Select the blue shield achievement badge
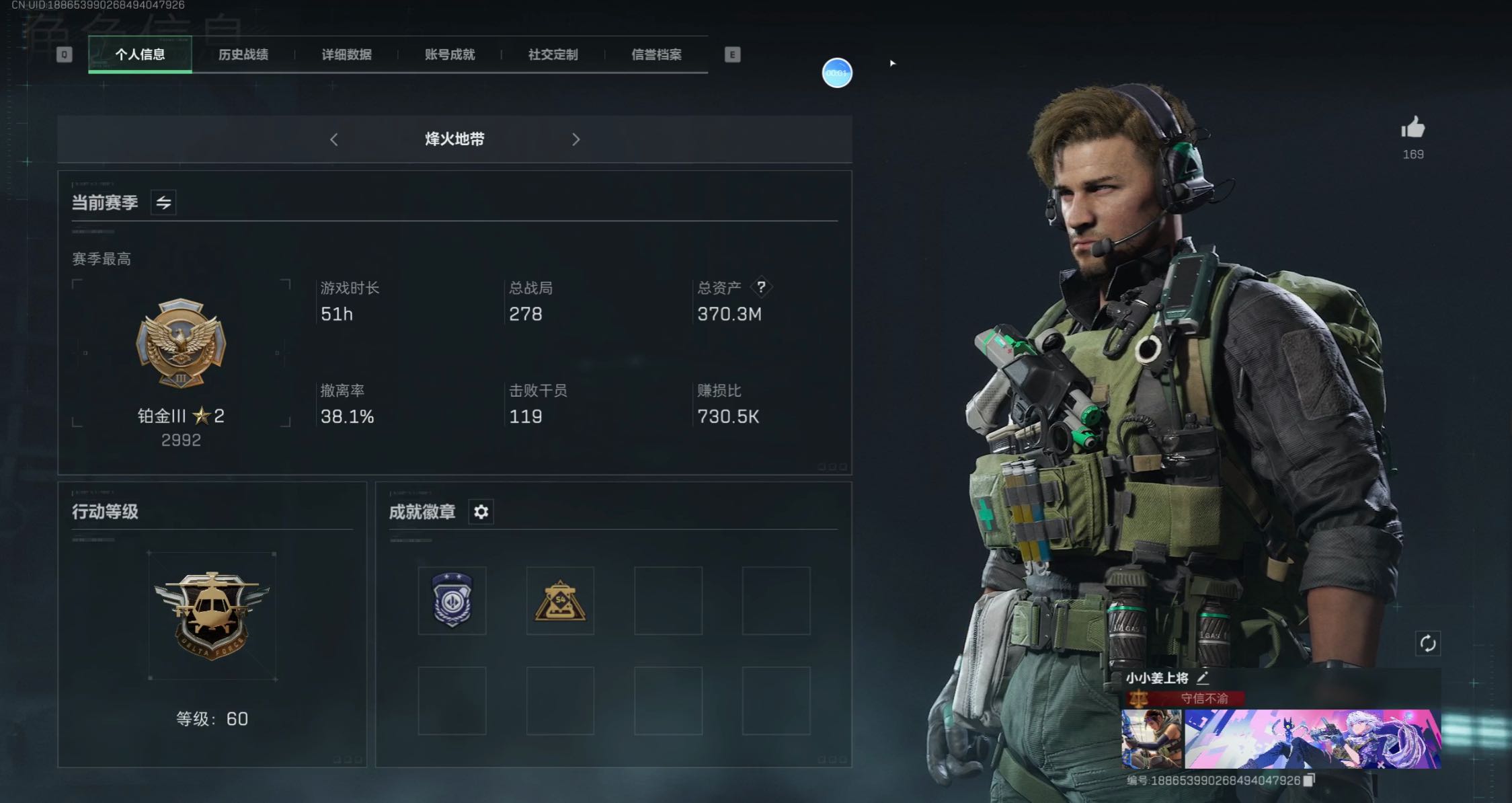This screenshot has height=803, width=1512. tap(452, 600)
